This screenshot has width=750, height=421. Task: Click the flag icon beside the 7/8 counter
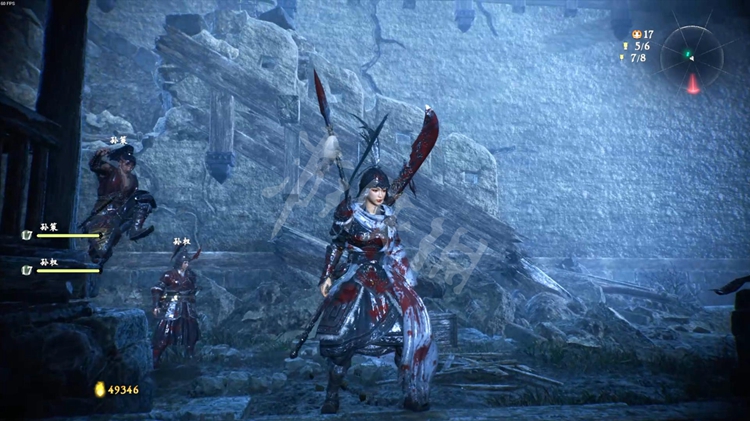pyautogui.click(x=624, y=58)
